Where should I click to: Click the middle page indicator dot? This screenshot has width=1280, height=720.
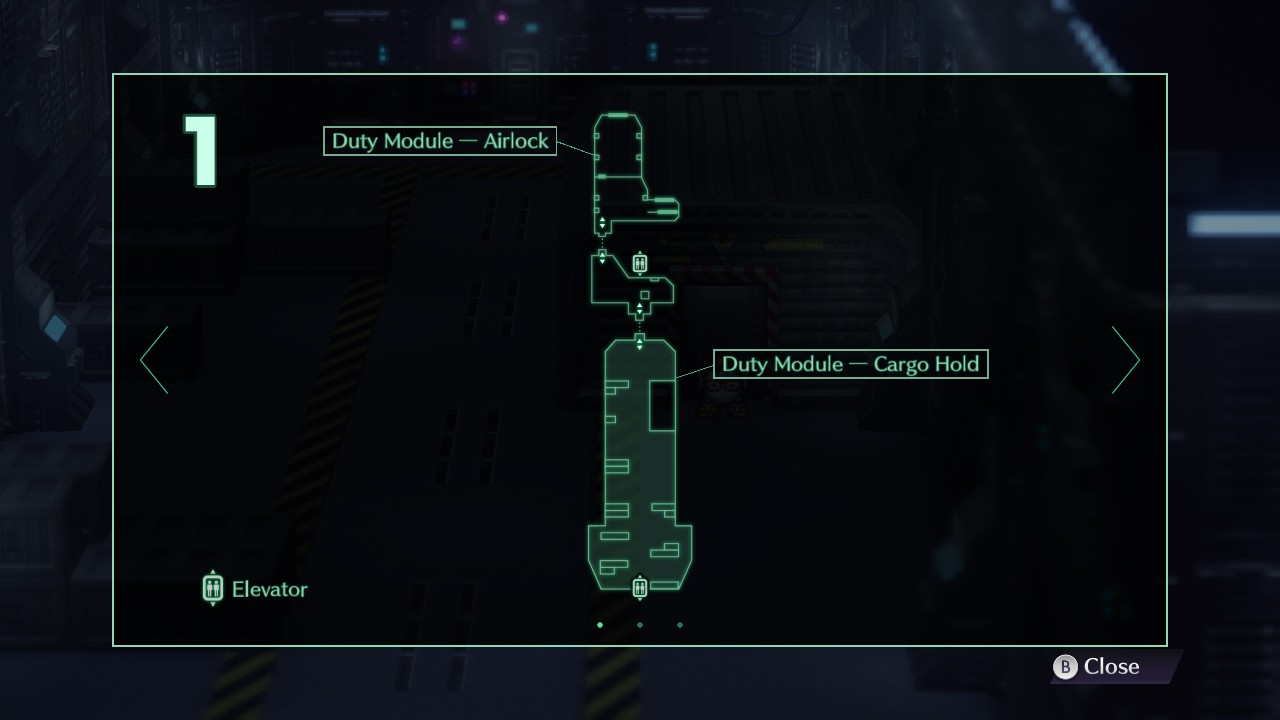640,625
